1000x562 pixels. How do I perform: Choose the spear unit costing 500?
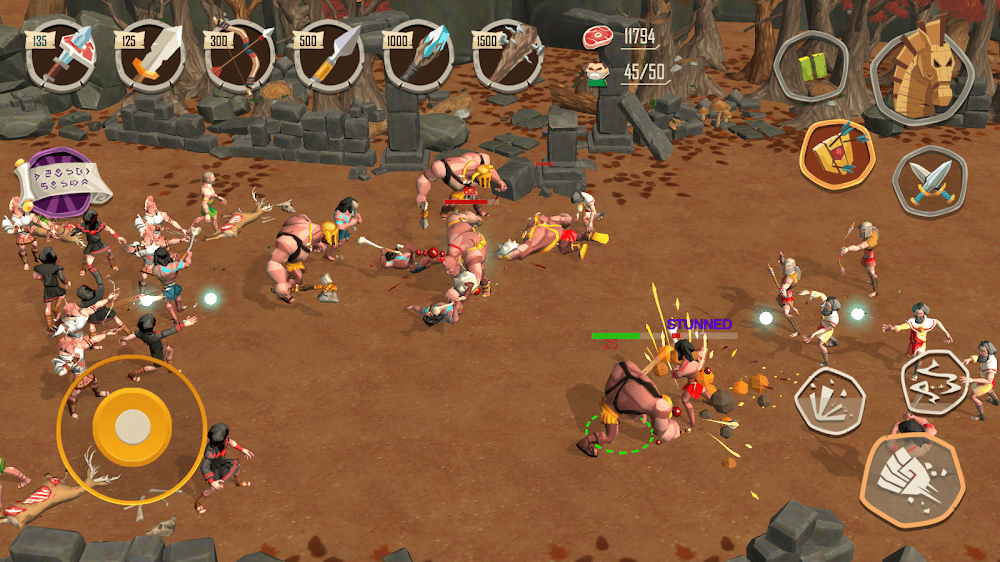click(x=329, y=56)
